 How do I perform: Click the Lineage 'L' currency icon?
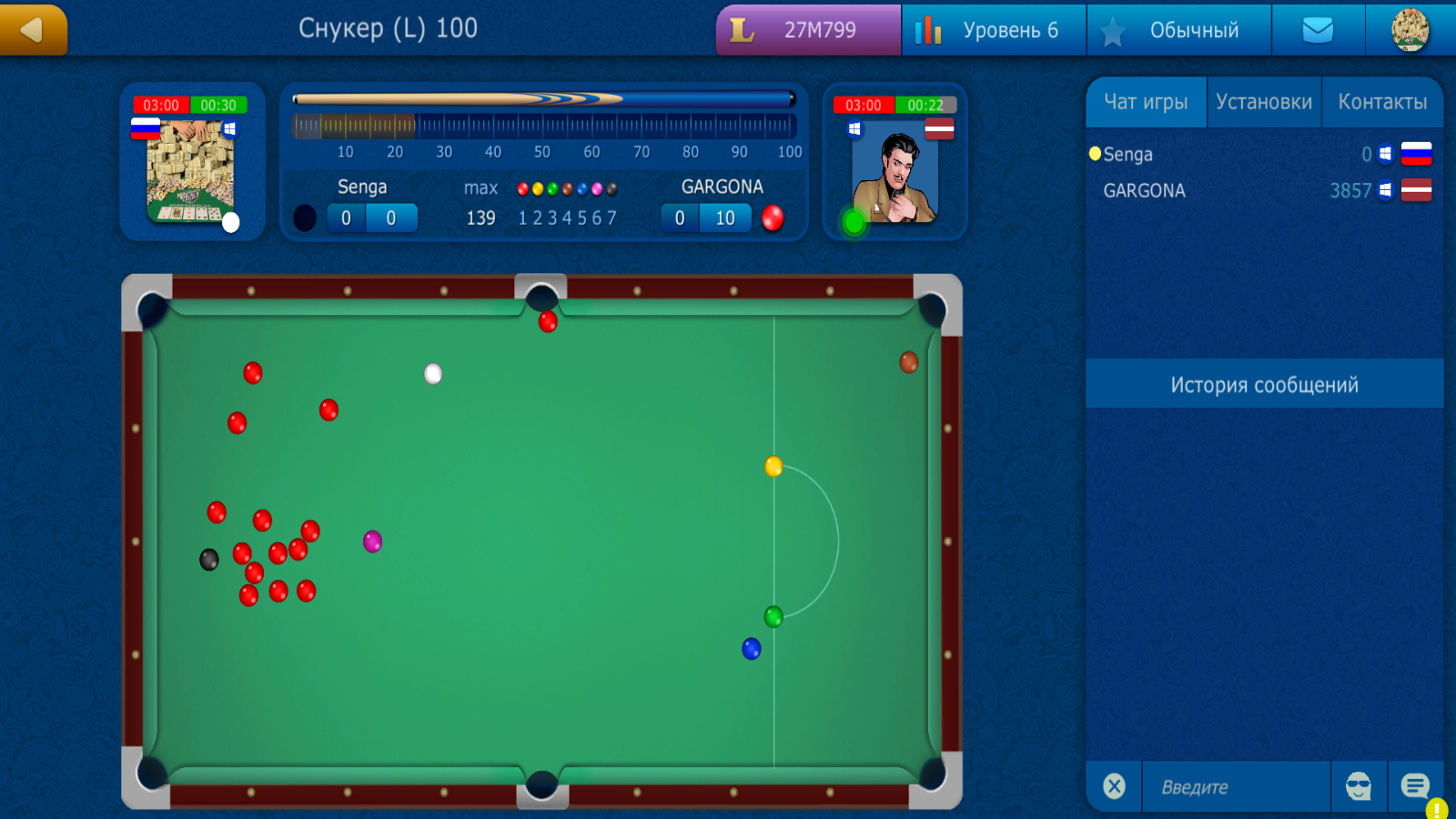point(742,29)
